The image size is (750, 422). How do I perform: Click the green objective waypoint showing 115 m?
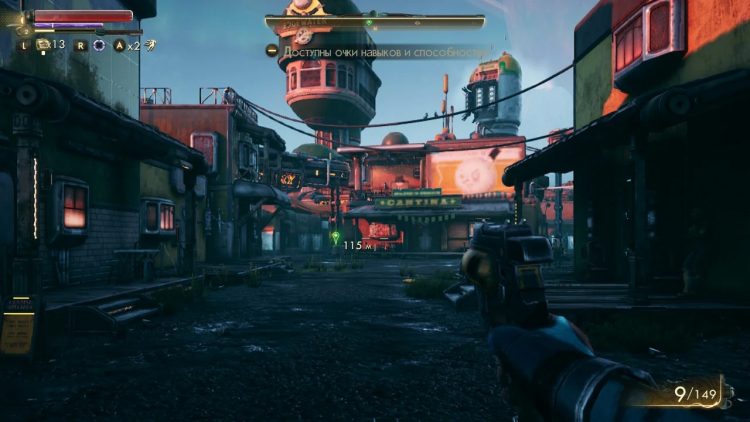pos(336,238)
